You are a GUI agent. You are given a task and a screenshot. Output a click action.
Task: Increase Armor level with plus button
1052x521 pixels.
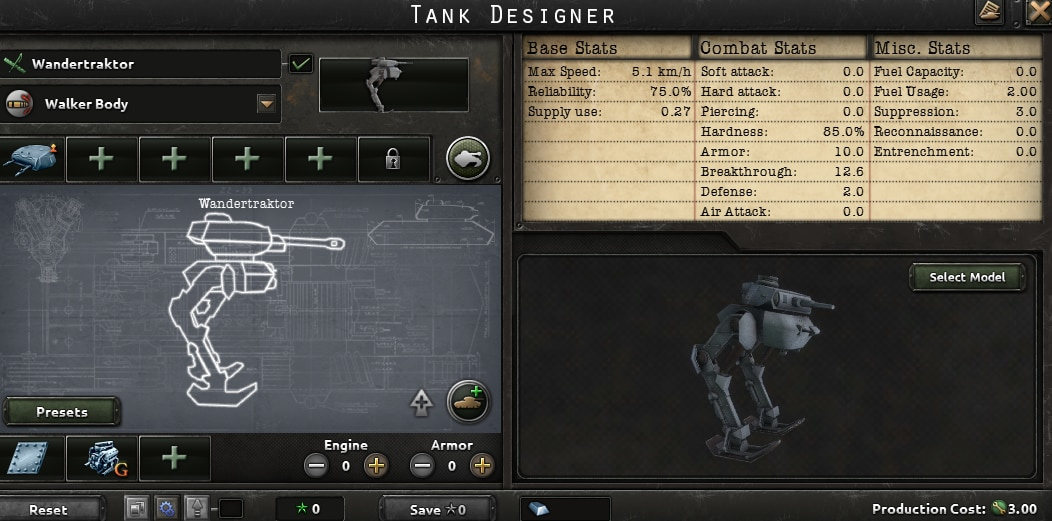pyautogui.click(x=482, y=465)
